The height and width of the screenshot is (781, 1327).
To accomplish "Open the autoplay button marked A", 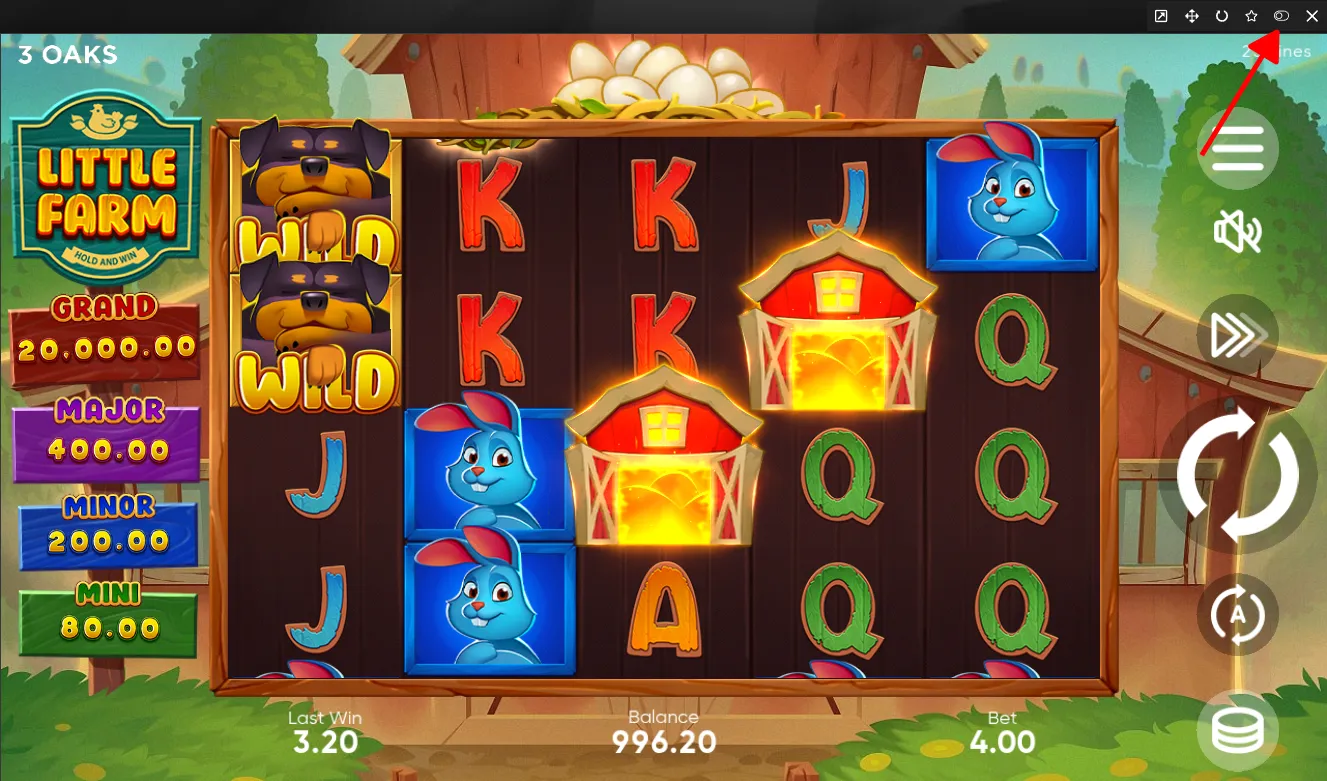I will 1238,614.
